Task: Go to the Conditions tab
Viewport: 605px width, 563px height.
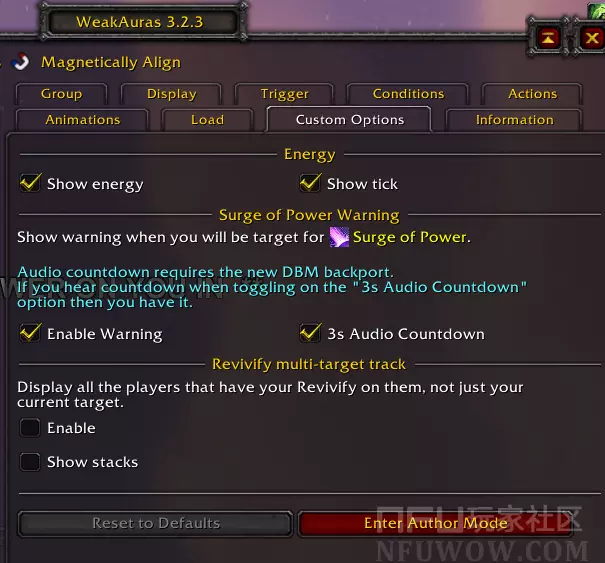Action: pos(408,94)
